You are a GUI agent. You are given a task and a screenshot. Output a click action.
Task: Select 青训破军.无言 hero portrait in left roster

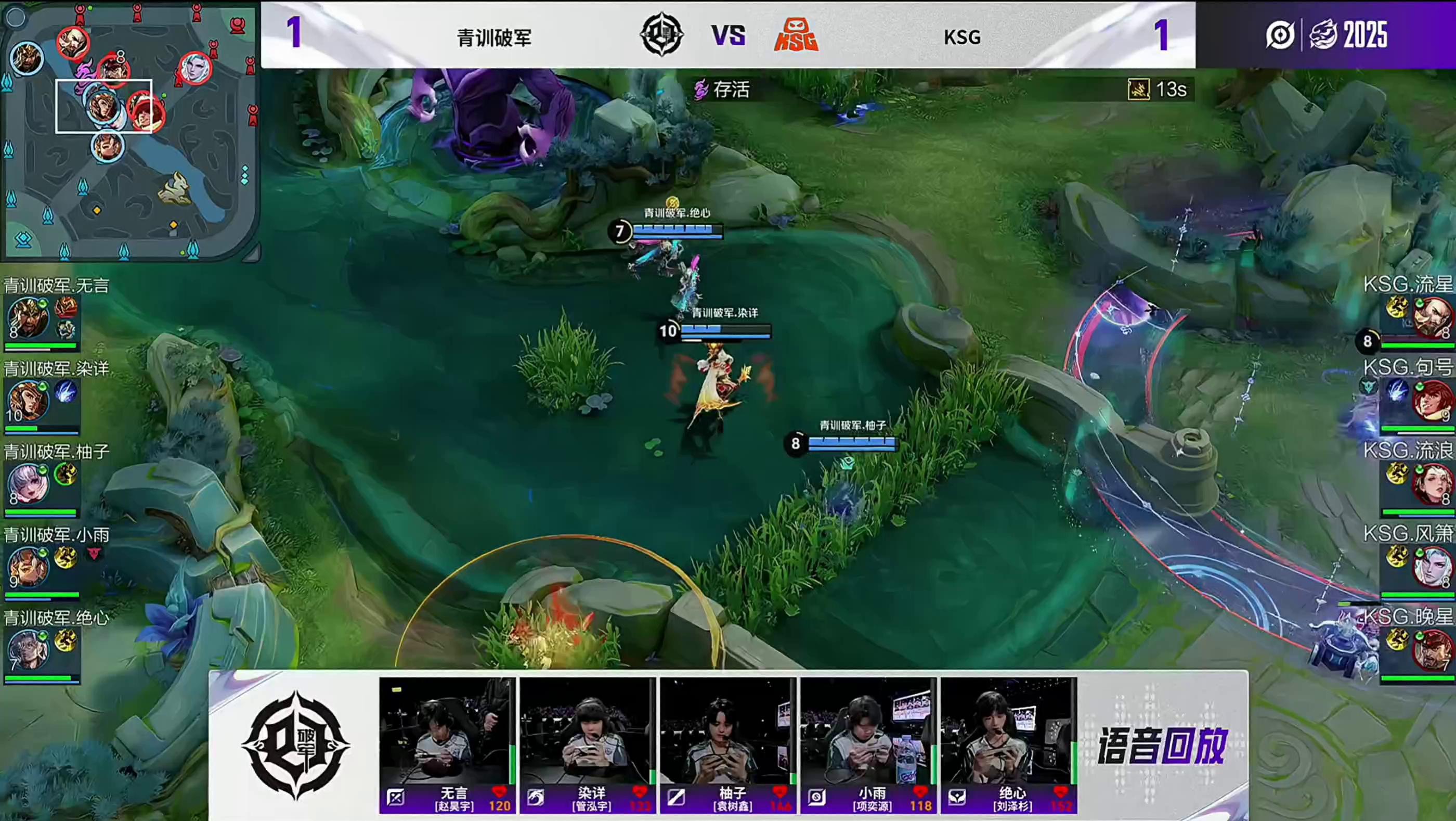[27, 317]
